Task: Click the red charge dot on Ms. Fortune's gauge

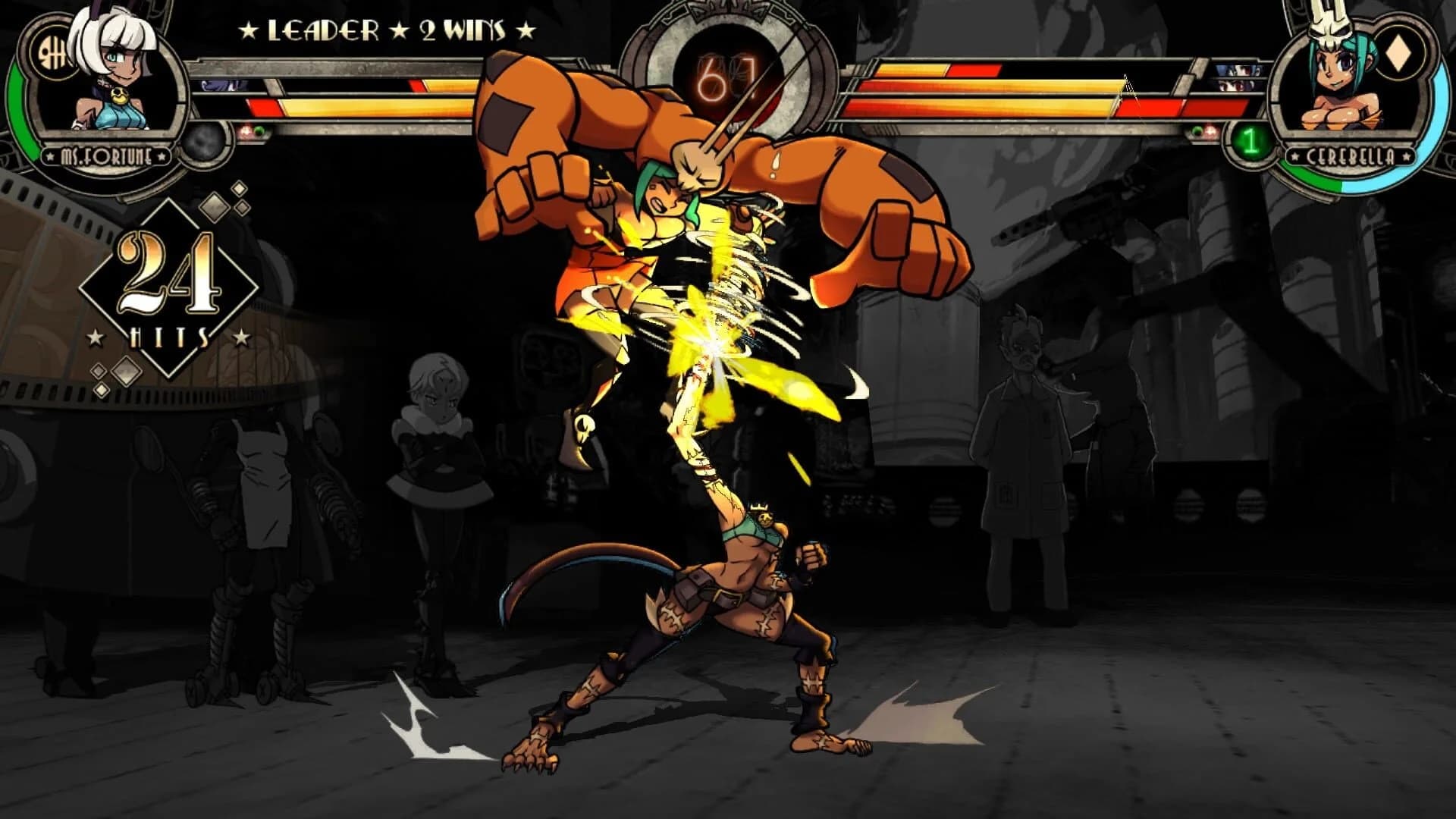Action: point(246,130)
